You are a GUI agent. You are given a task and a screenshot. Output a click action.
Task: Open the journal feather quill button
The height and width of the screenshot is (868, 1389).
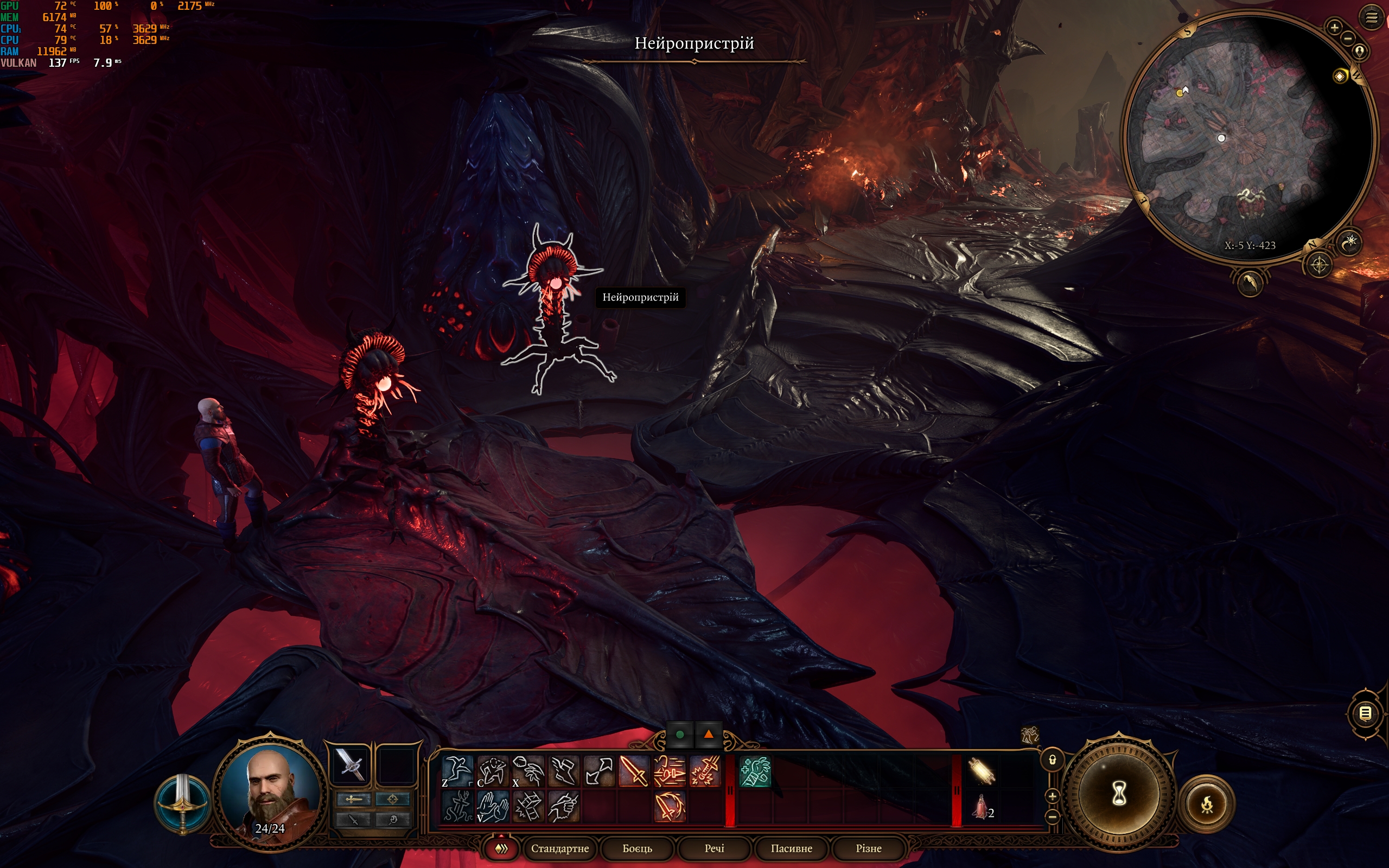[1250, 283]
